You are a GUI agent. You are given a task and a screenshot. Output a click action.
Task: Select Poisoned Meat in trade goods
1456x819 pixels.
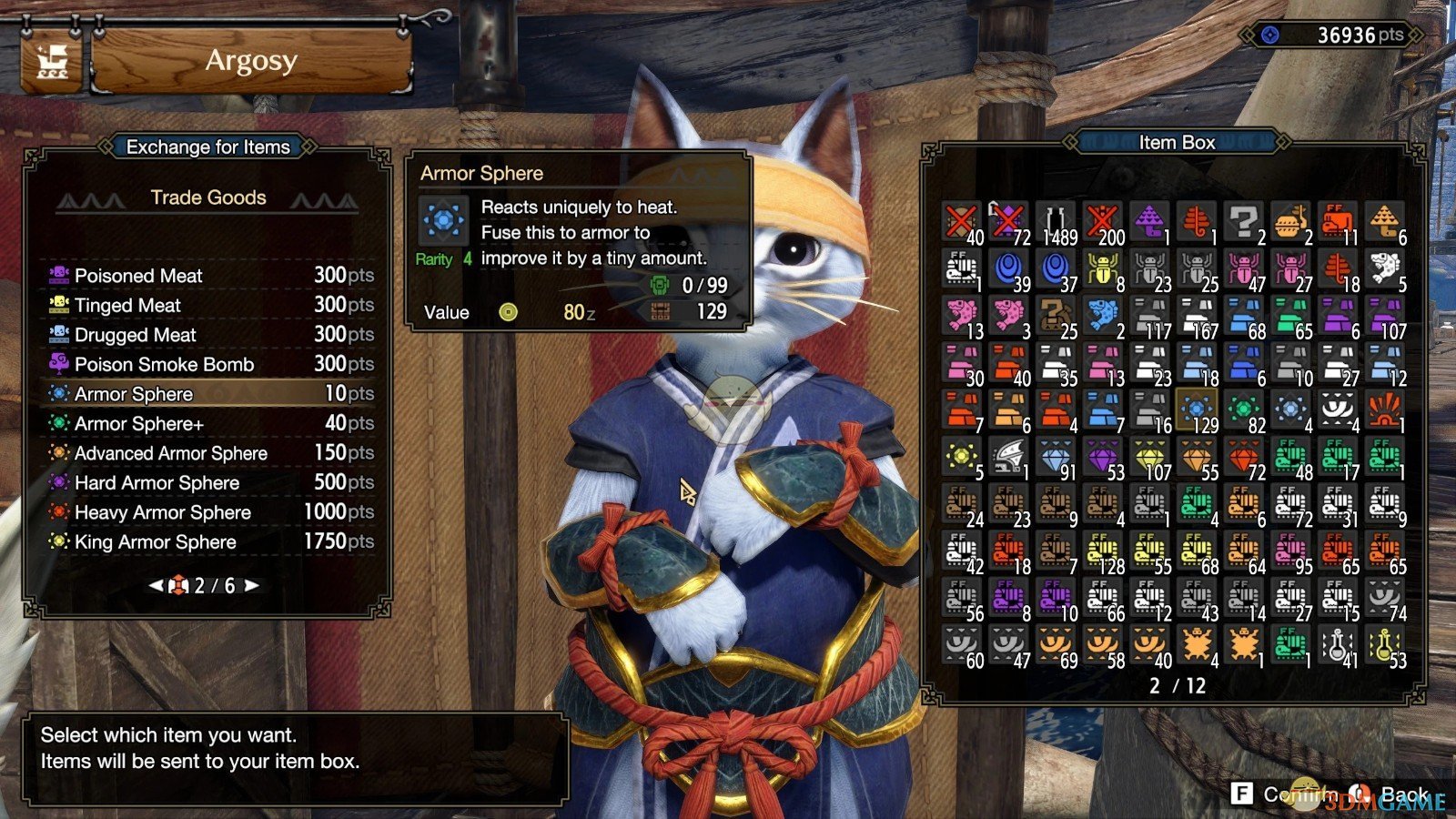(x=207, y=276)
